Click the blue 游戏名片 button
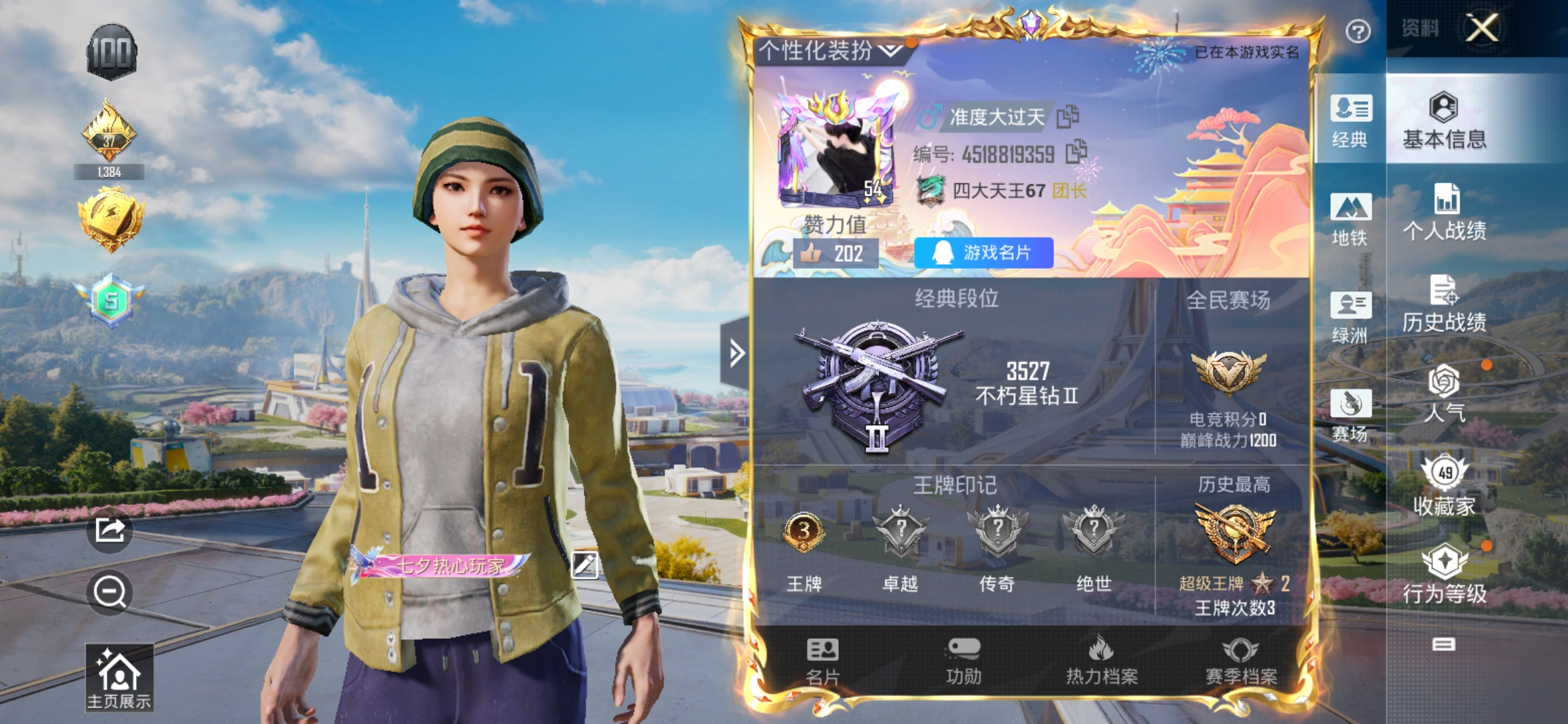 983,253
